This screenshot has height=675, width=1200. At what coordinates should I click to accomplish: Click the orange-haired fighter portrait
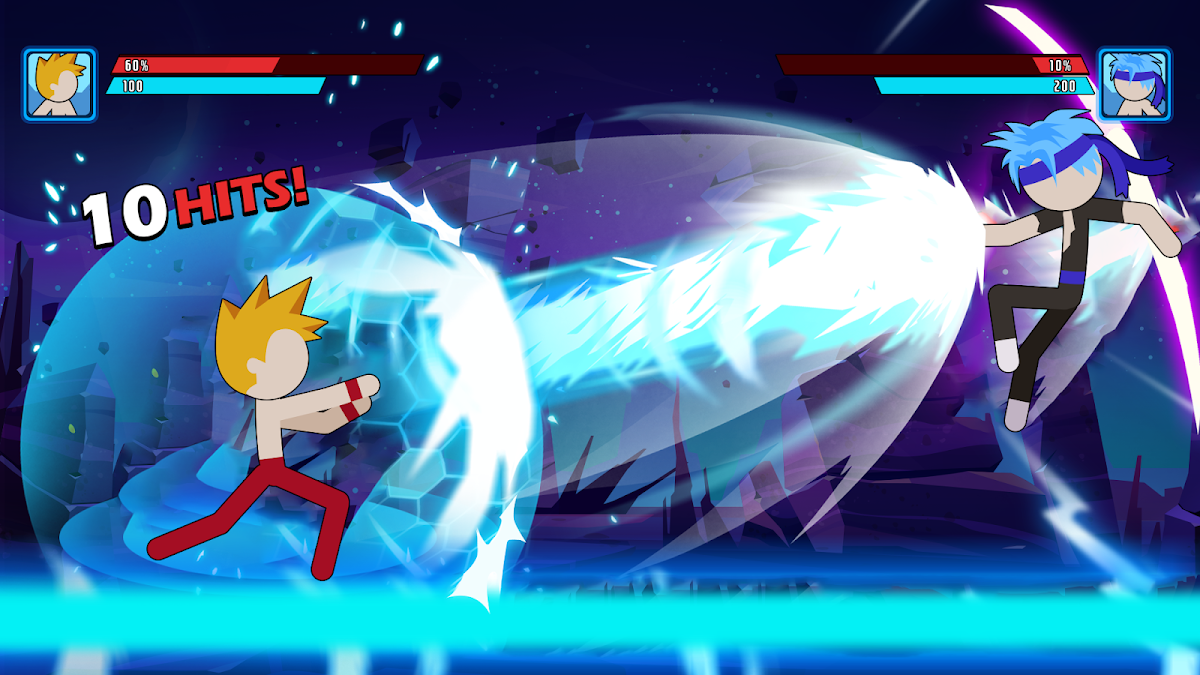[59, 85]
